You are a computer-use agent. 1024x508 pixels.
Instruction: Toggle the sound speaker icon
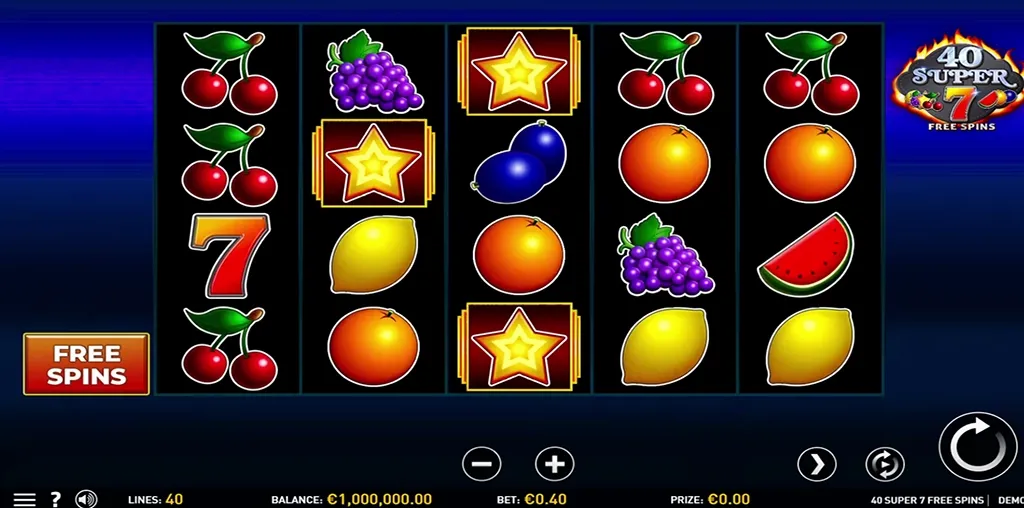(x=86, y=499)
